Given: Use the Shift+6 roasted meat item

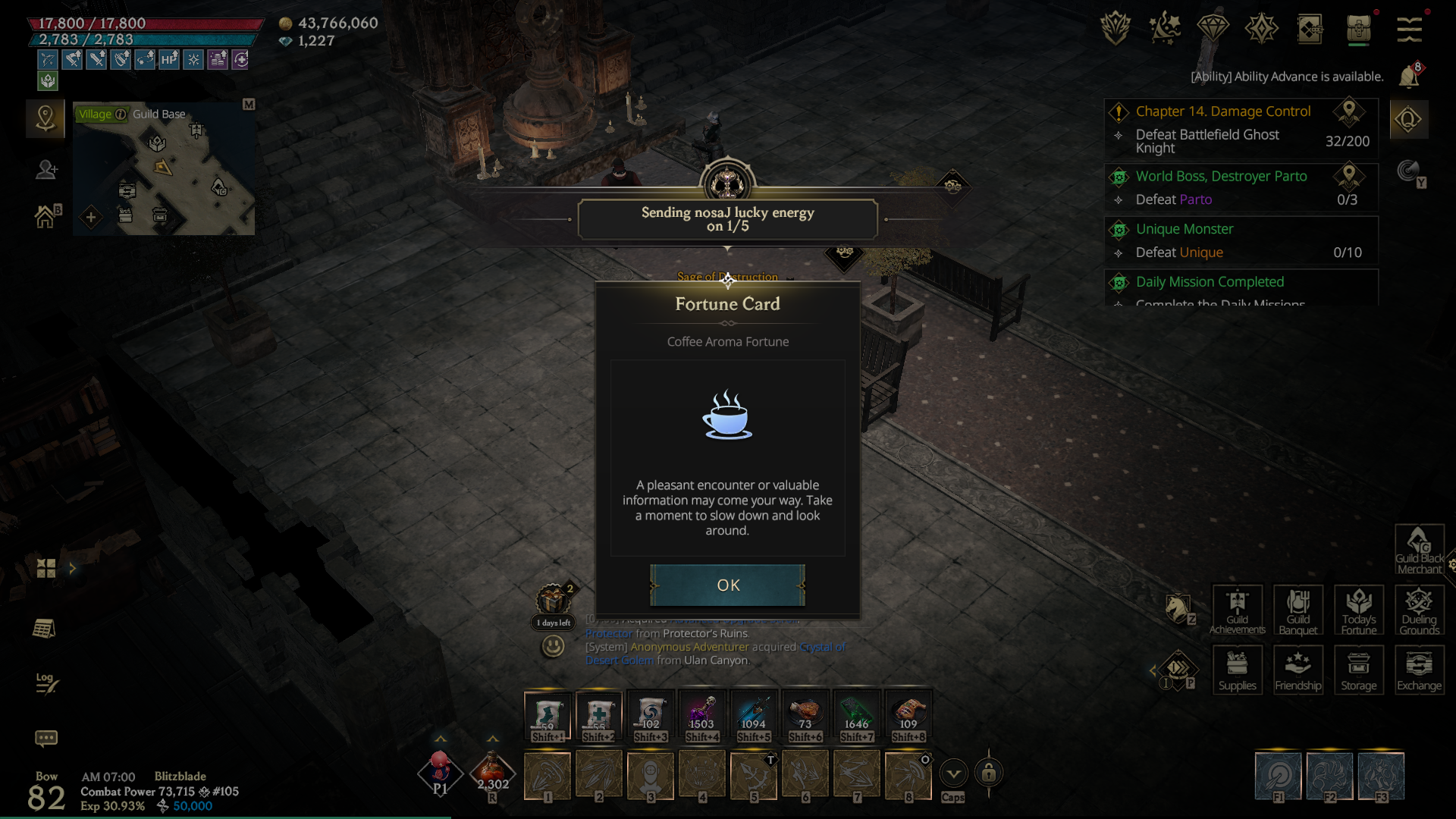Looking at the screenshot, I should pyautogui.click(x=805, y=717).
